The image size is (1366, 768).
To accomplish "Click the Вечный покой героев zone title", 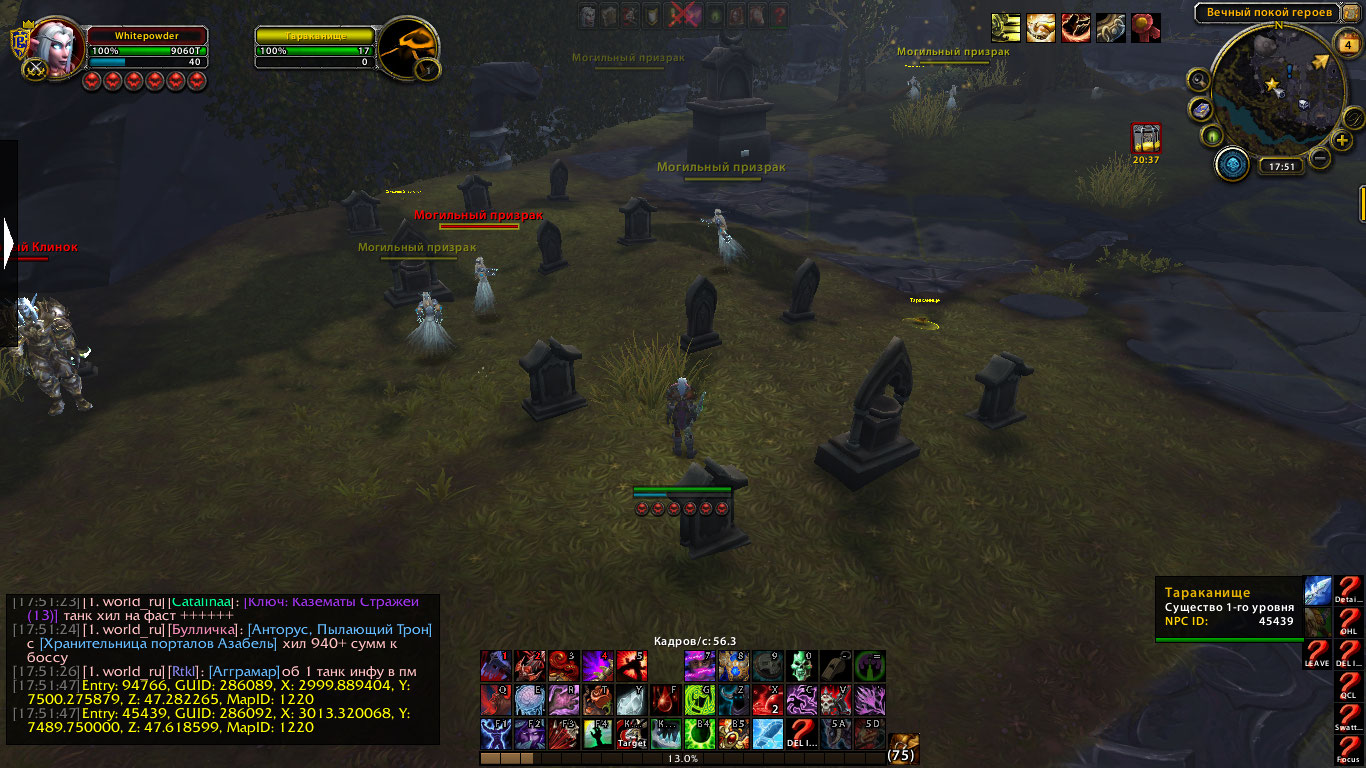I will (1269, 13).
